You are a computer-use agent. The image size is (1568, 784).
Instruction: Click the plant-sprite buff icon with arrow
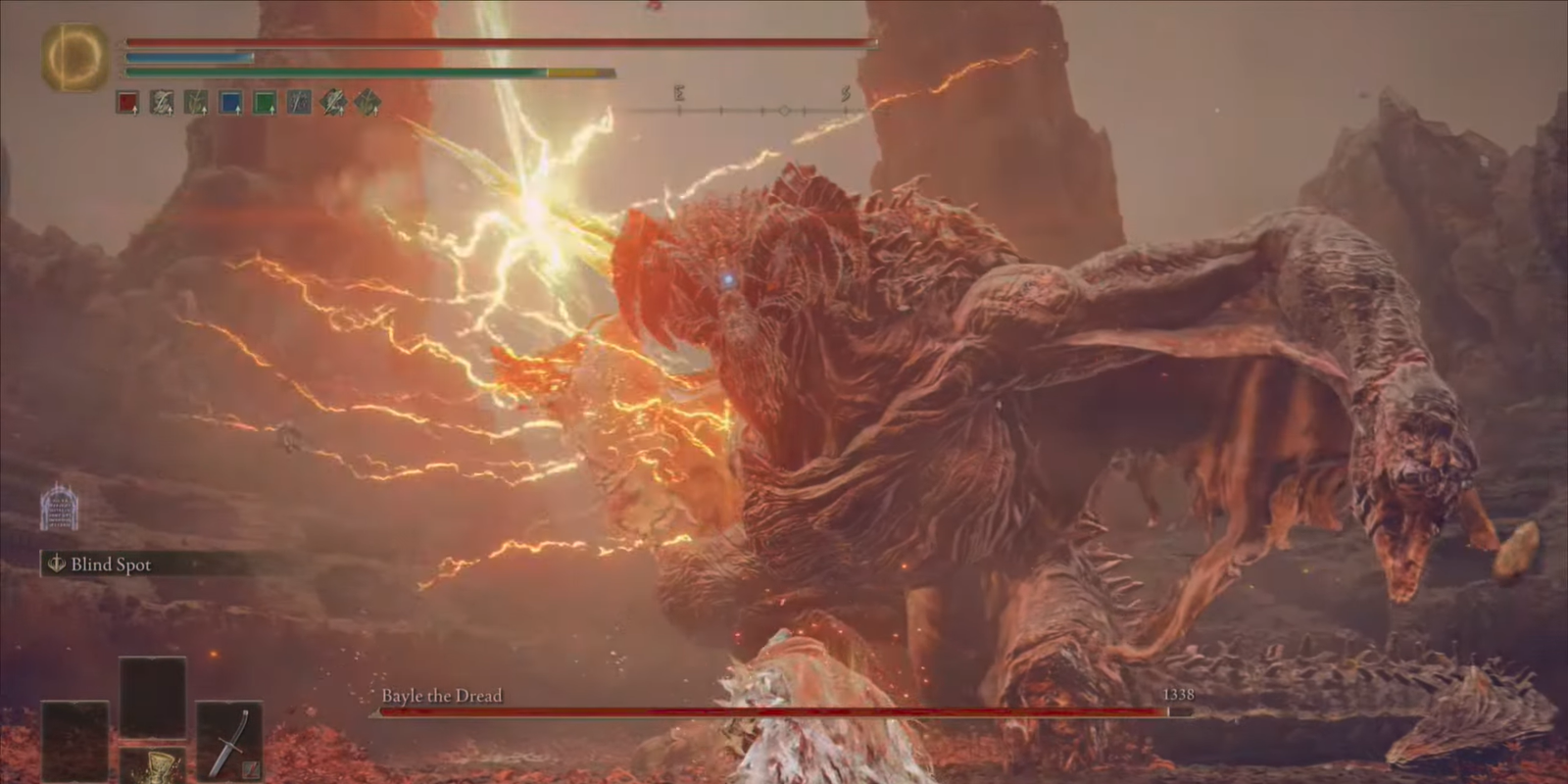(194, 102)
